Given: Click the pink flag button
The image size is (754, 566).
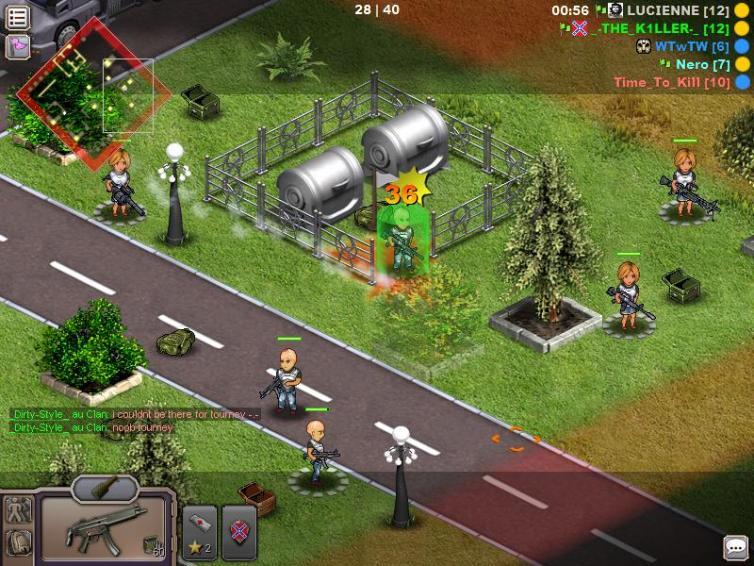Looking at the screenshot, I should coord(18,46).
